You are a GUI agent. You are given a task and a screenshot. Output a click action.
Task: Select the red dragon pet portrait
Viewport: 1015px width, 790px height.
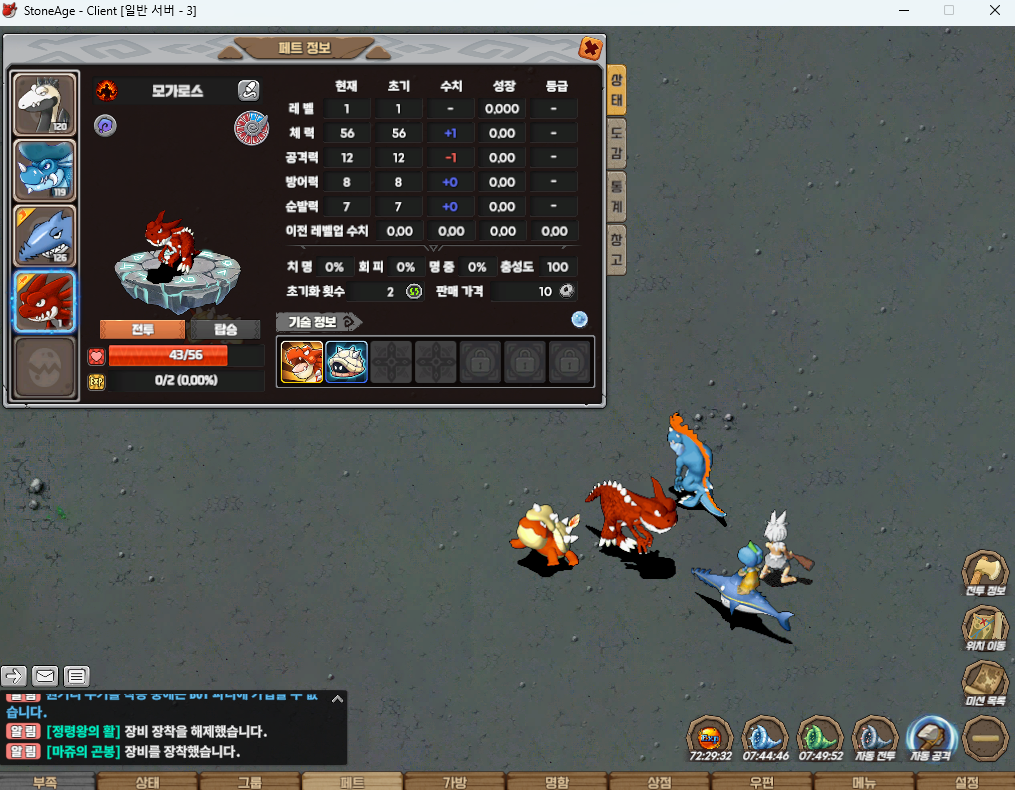click(44, 301)
